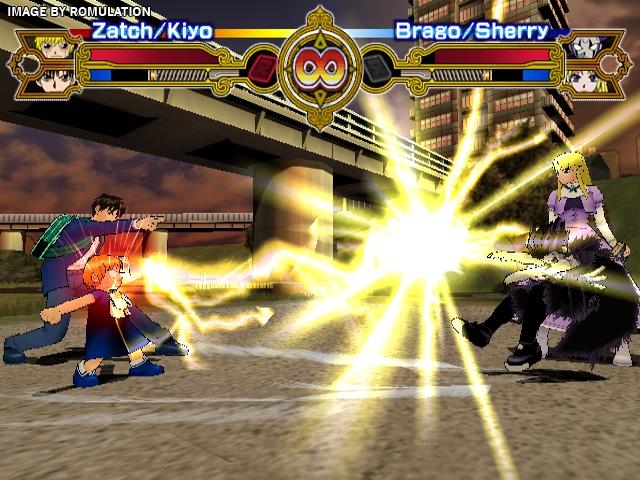Screen dimensions: 640x480
Task: Click Zatch's blond portrait icon
Action: [57, 46]
